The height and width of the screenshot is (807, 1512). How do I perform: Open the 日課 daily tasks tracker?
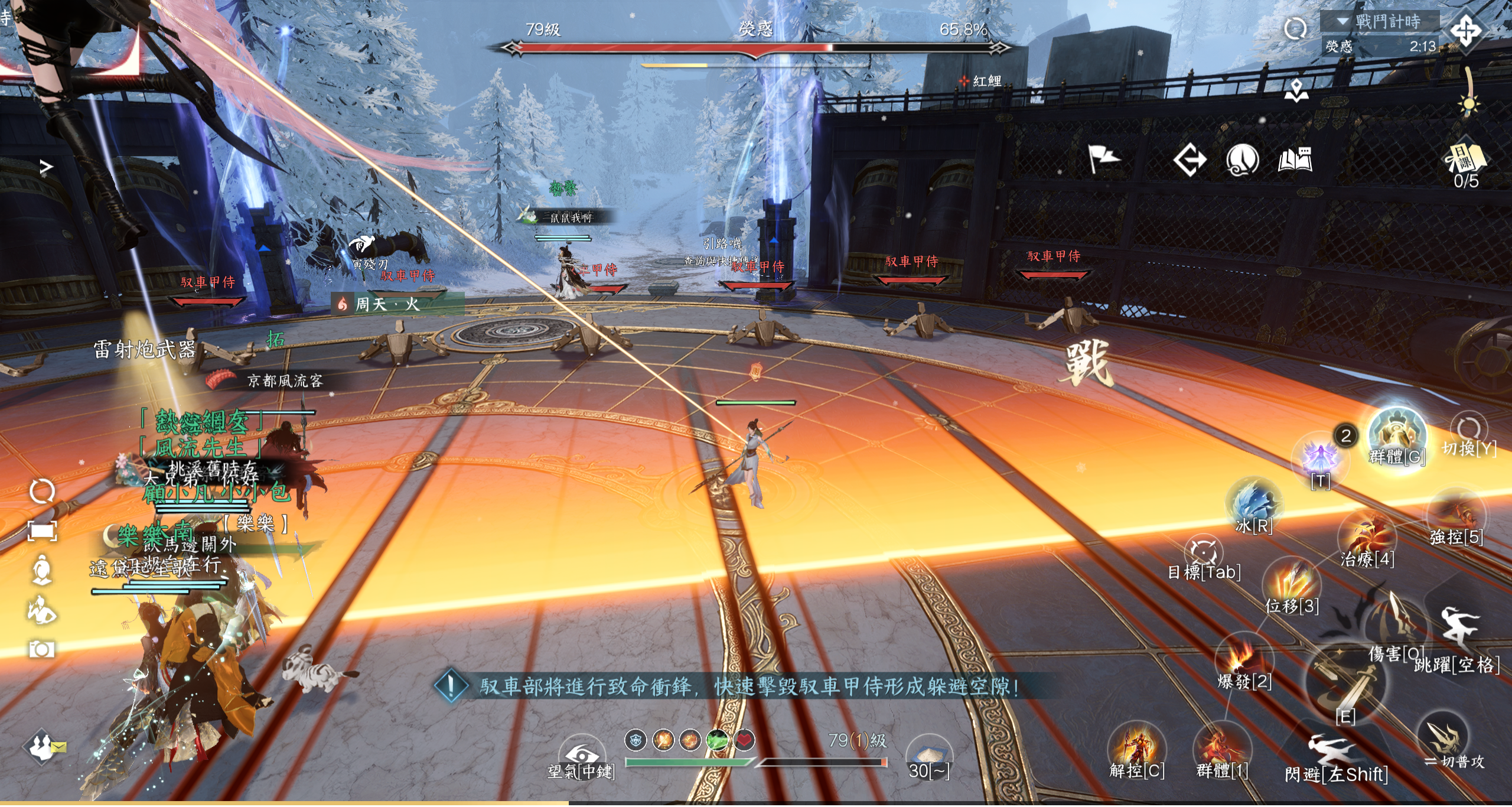coord(1465,160)
